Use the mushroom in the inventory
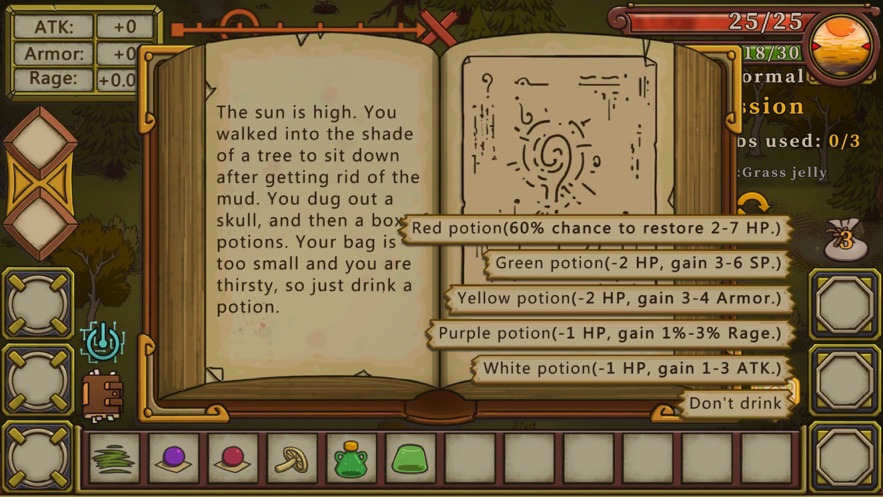The image size is (883, 497). point(292,459)
